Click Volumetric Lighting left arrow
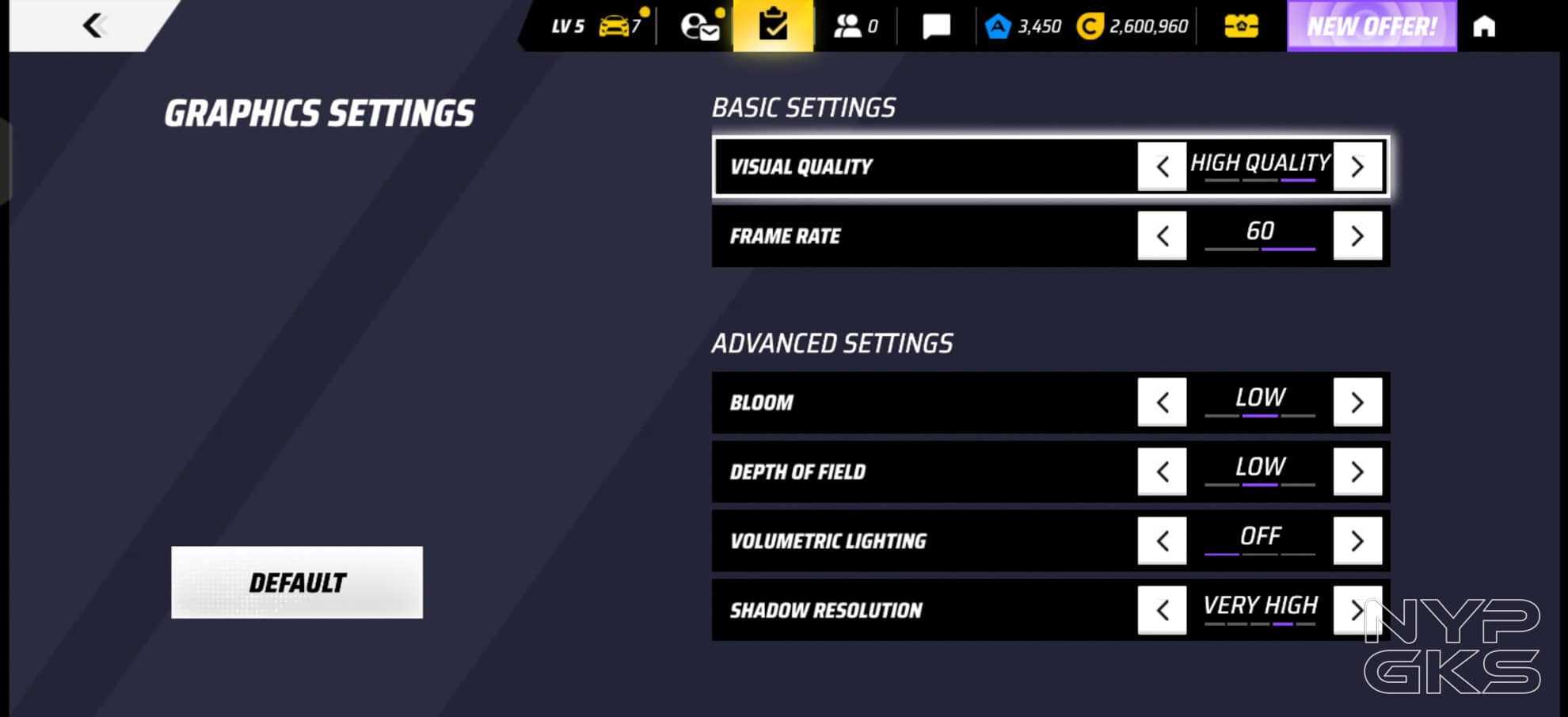 [1162, 540]
